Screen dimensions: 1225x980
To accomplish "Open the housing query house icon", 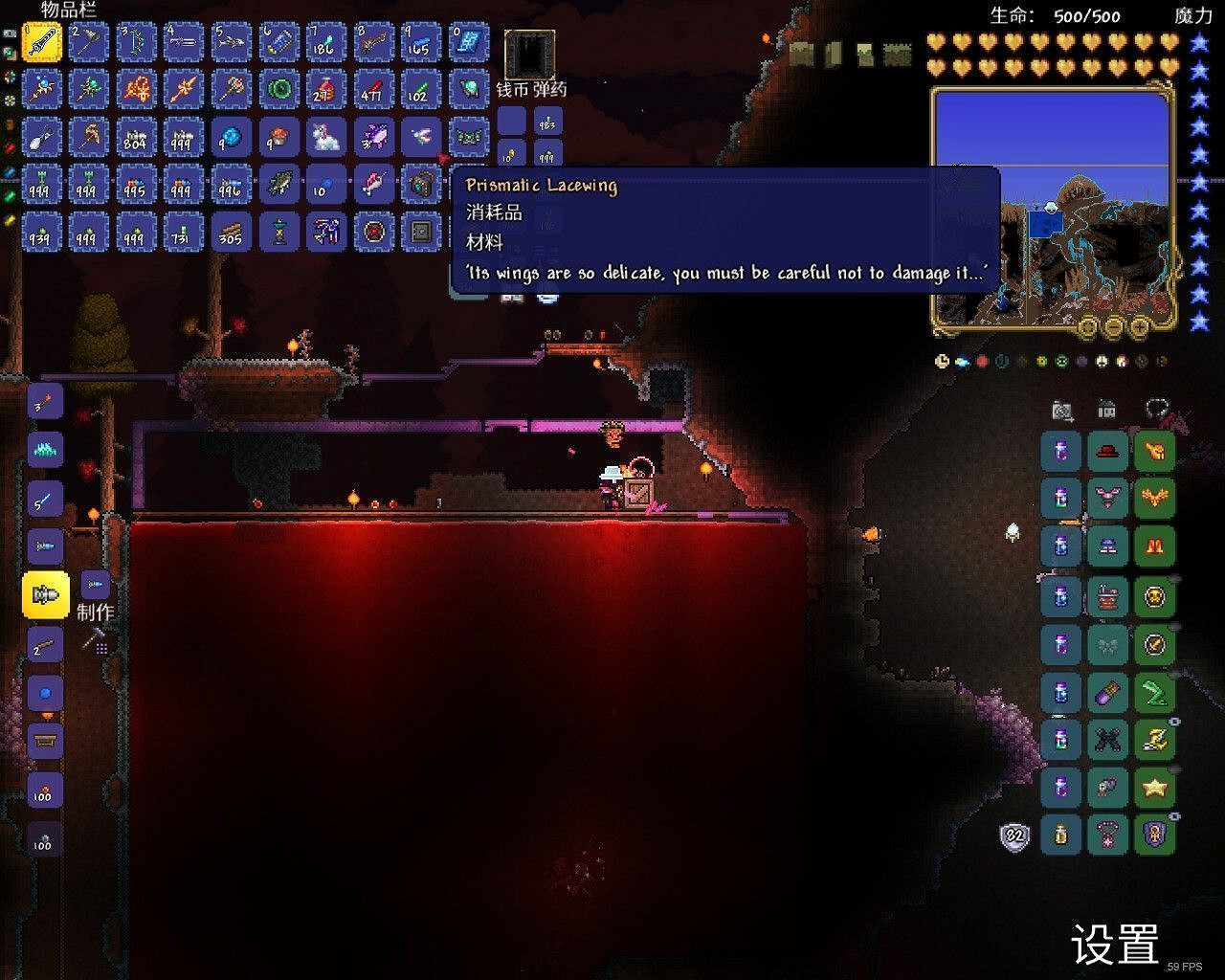I will pyautogui.click(x=1107, y=410).
